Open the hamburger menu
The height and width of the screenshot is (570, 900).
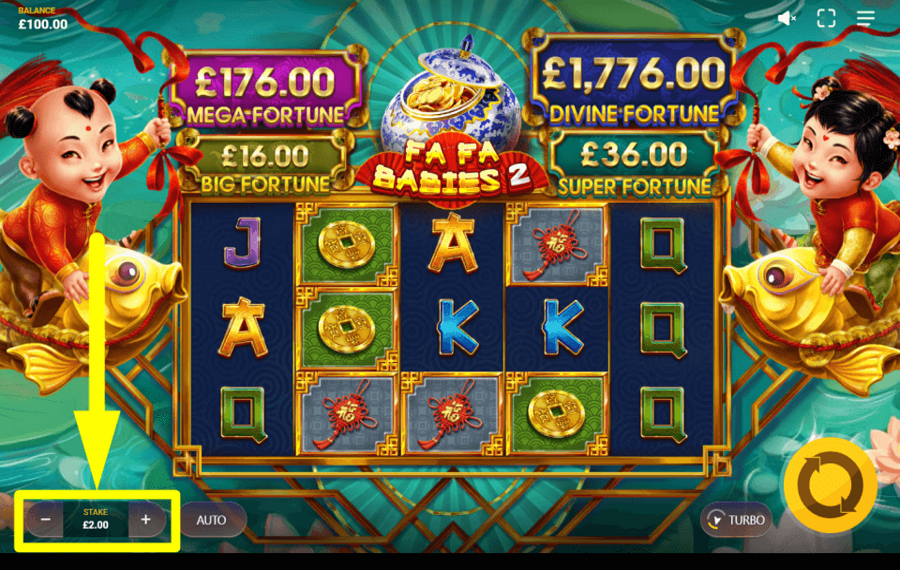click(x=866, y=18)
